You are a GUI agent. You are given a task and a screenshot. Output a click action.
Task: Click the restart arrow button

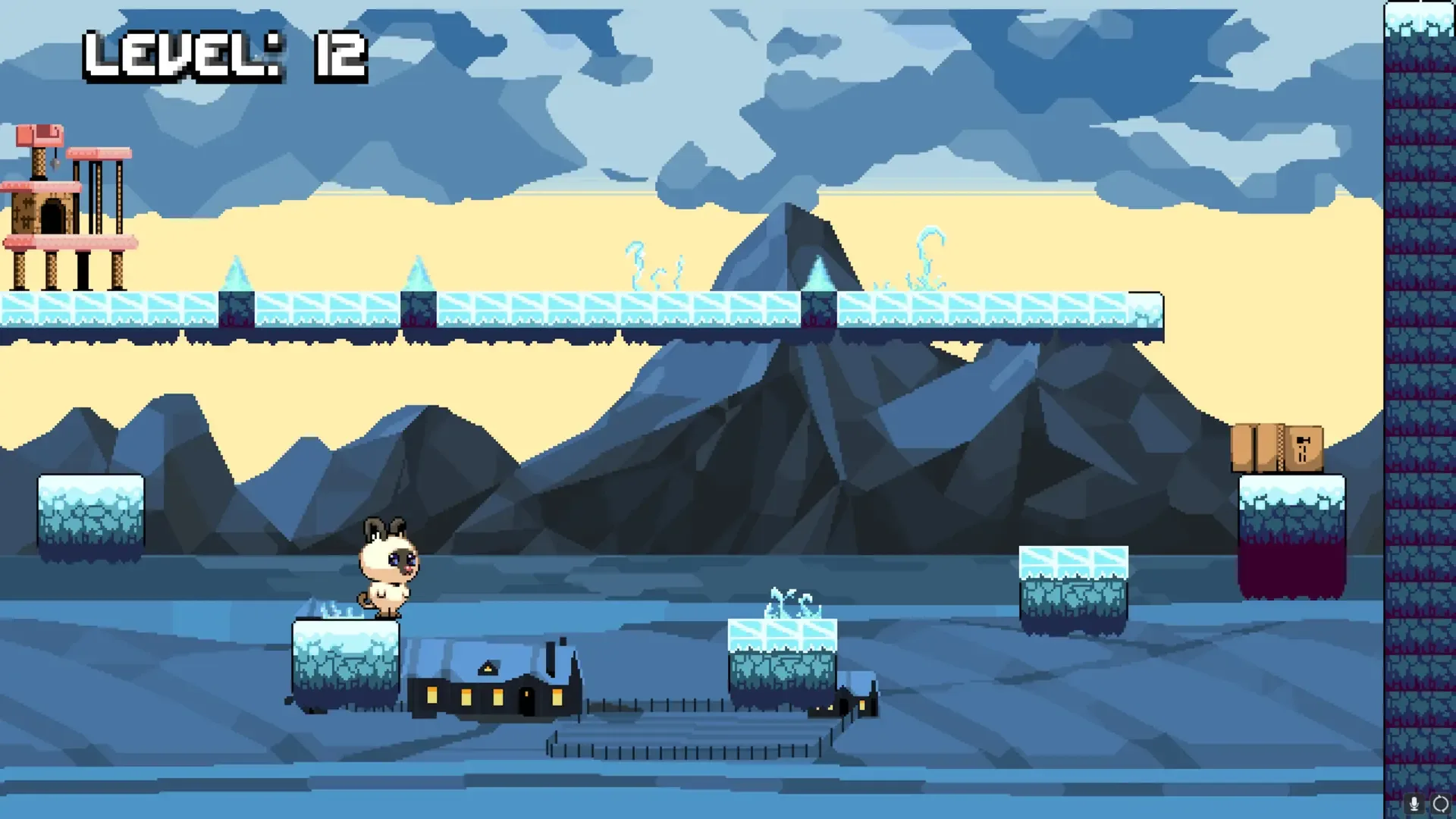pyautogui.click(x=1440, y=803)
